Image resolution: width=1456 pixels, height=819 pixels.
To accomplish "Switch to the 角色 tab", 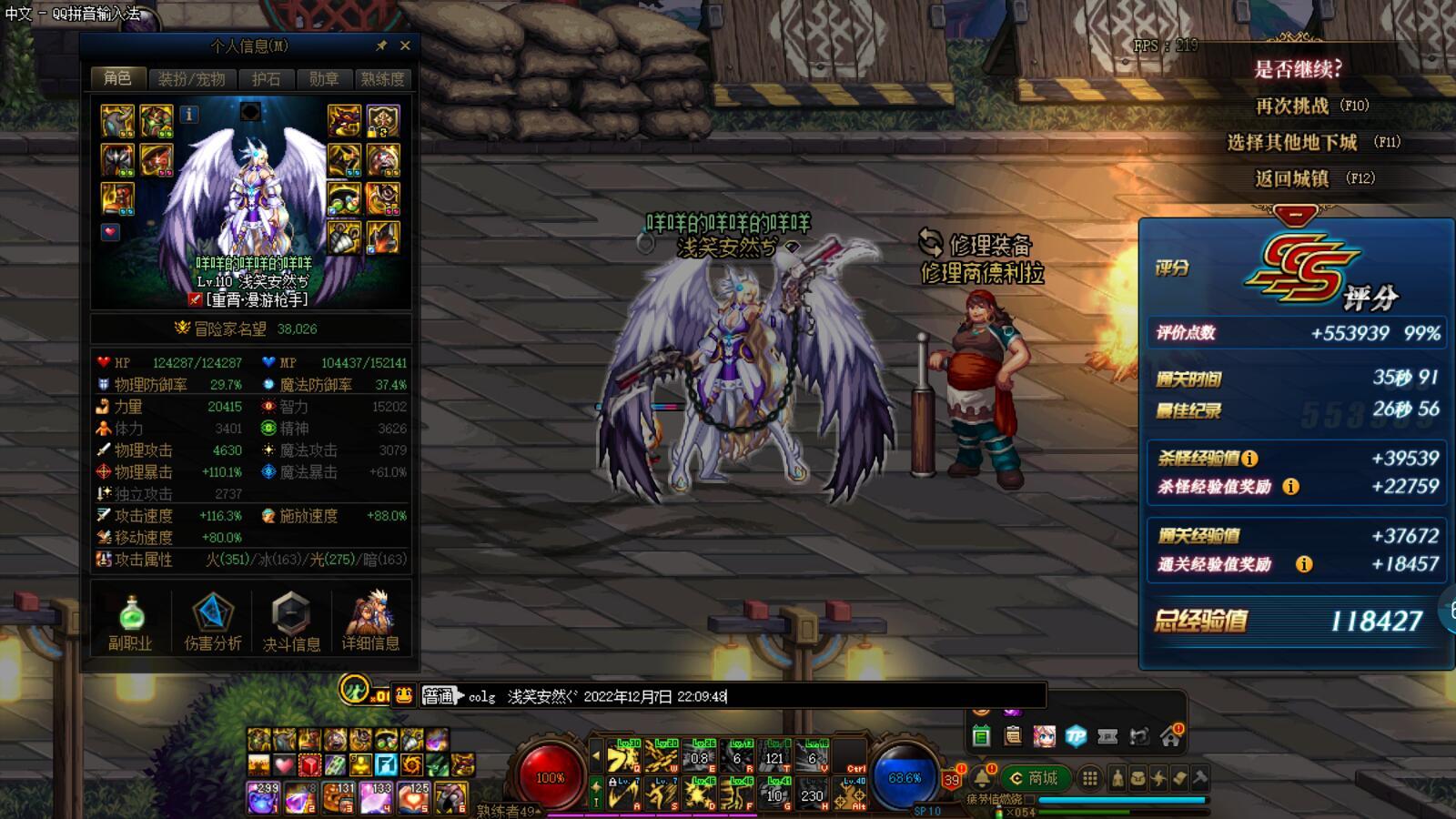I will click(x=117, y=78).
